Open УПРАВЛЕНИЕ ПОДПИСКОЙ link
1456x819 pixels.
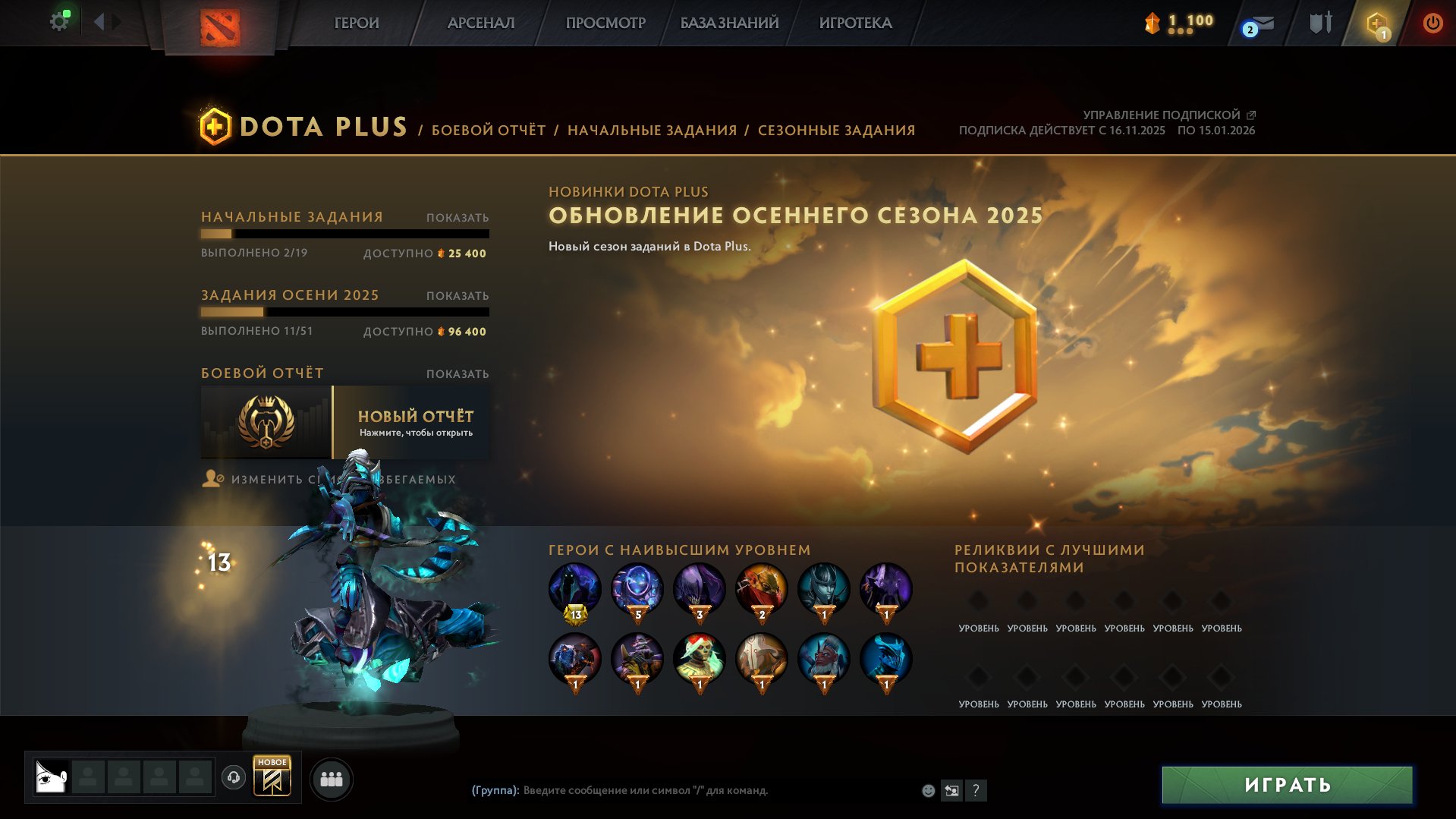pyautogui.click(x=1161, y=114)
